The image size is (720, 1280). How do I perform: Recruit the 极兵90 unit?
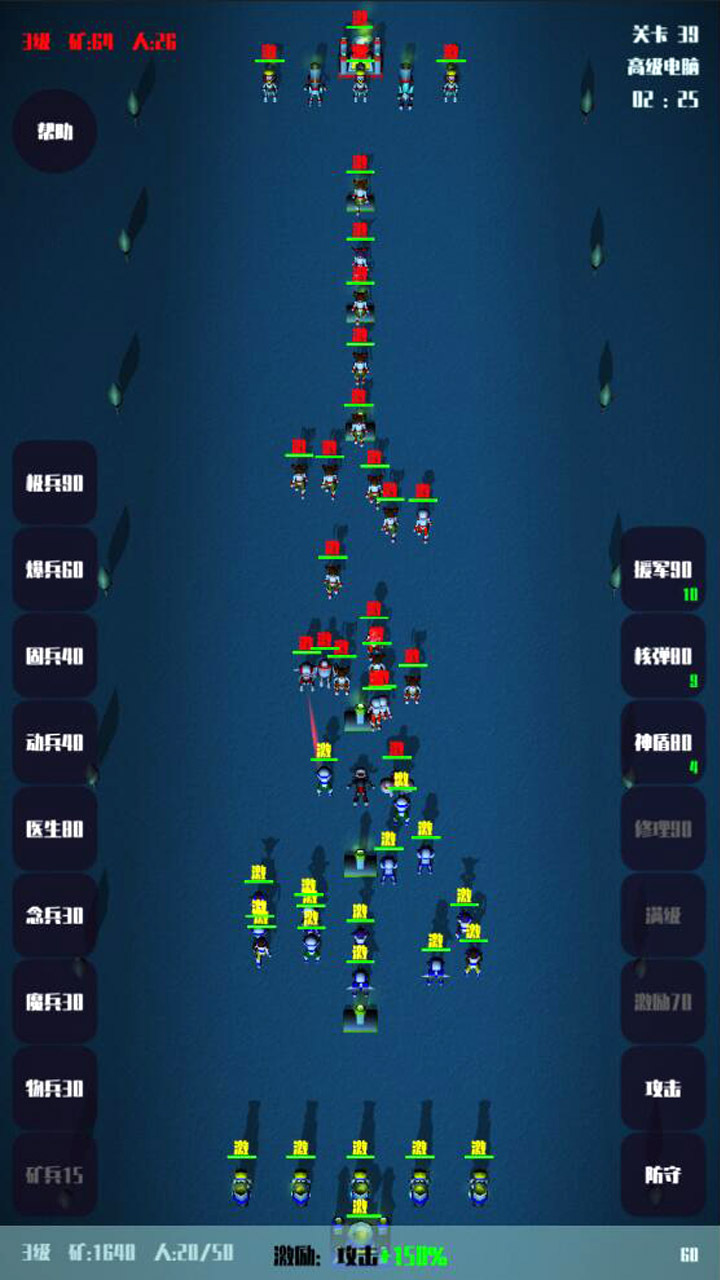pyautogui.click(x=55, y=483)
